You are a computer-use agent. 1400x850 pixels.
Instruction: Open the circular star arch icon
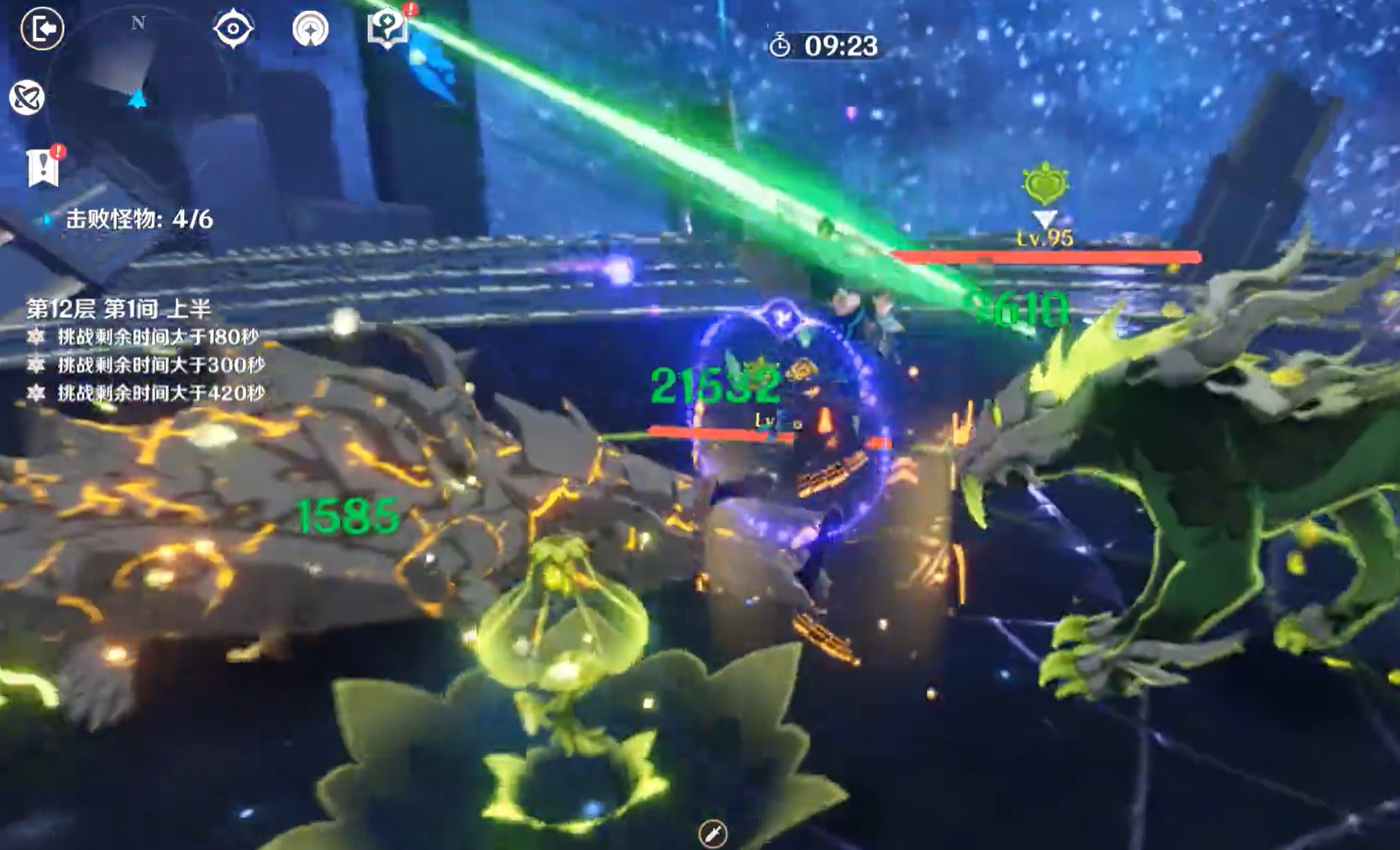(x=310, y=29)
